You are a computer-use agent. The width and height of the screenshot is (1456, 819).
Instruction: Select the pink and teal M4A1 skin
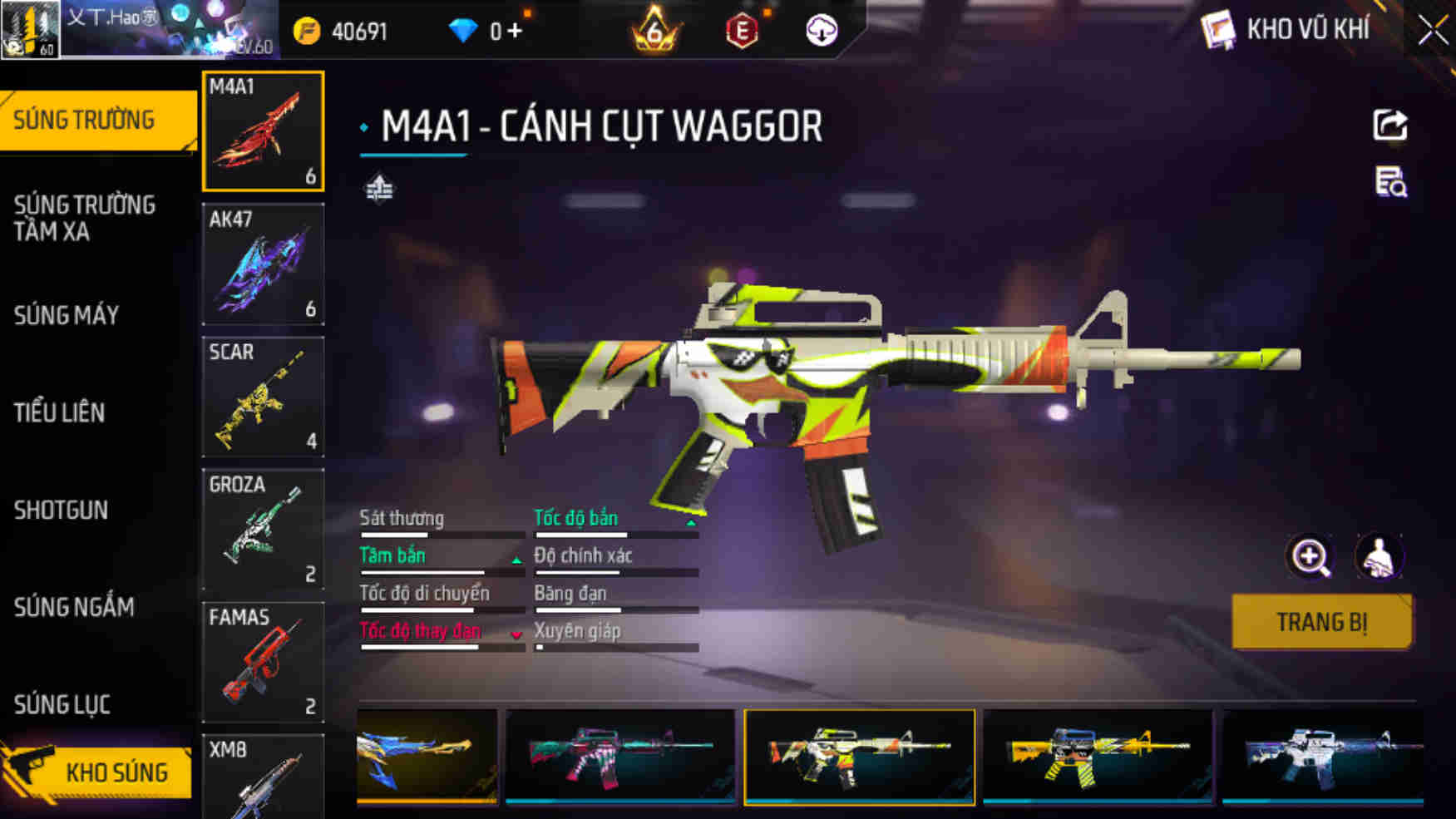(x=619, y=756)
